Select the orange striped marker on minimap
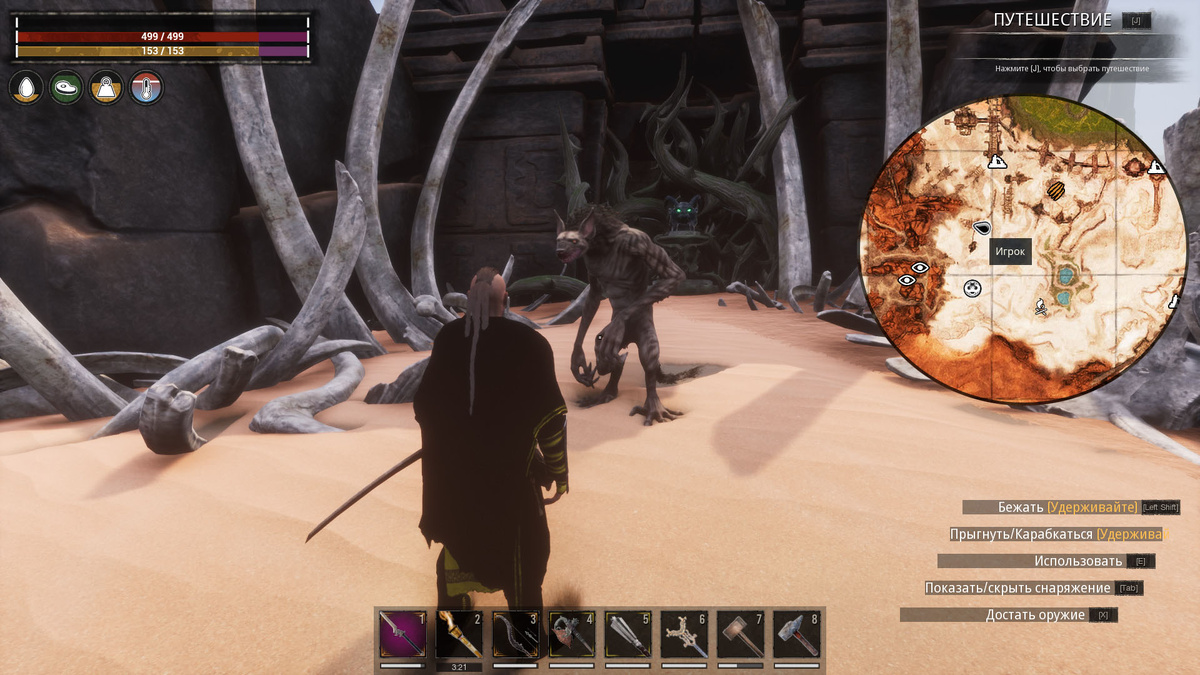This screenshot has height=675, width=1200. coord(1055,188)
